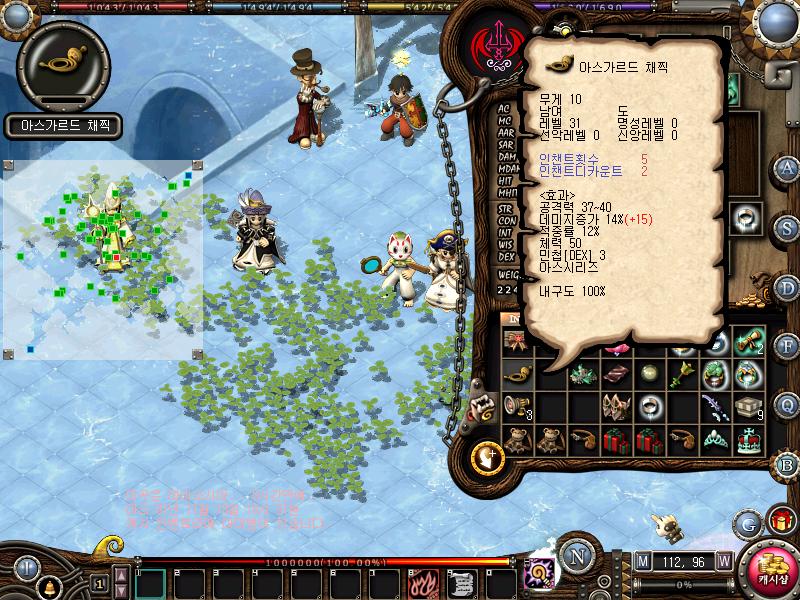
Task: Select the golden horn in the inventory
Action: click(x=517, y=375)
